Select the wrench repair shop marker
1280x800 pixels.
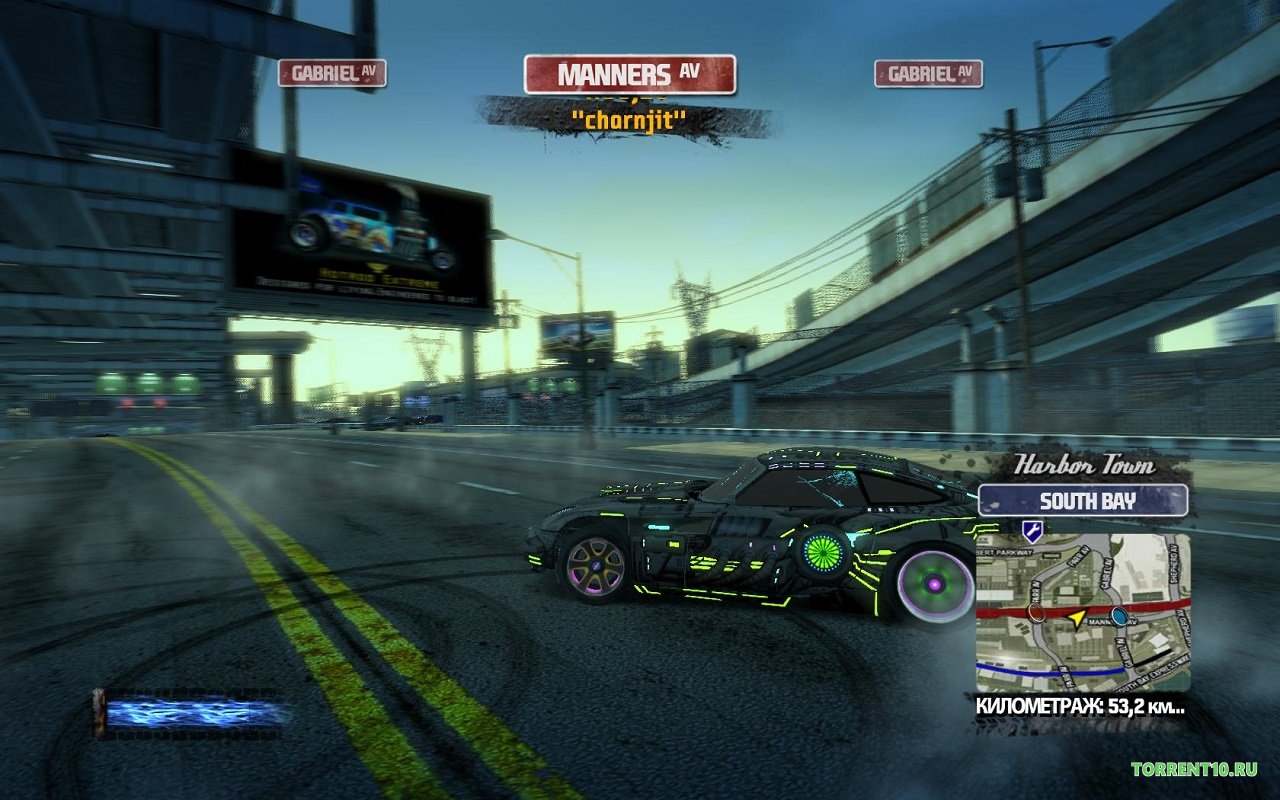(1032, 532)
